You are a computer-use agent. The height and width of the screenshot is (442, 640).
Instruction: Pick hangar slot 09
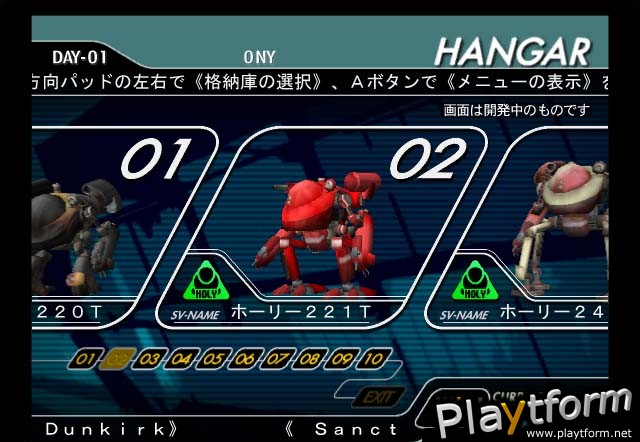[x=343, y=357]
